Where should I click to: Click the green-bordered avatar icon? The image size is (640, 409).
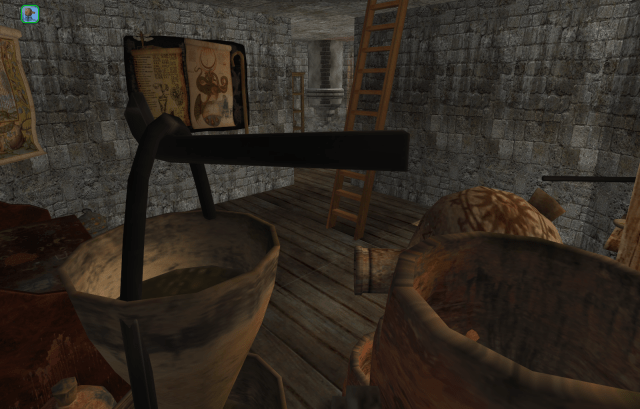pyautogui.click(x=29, y=13)
